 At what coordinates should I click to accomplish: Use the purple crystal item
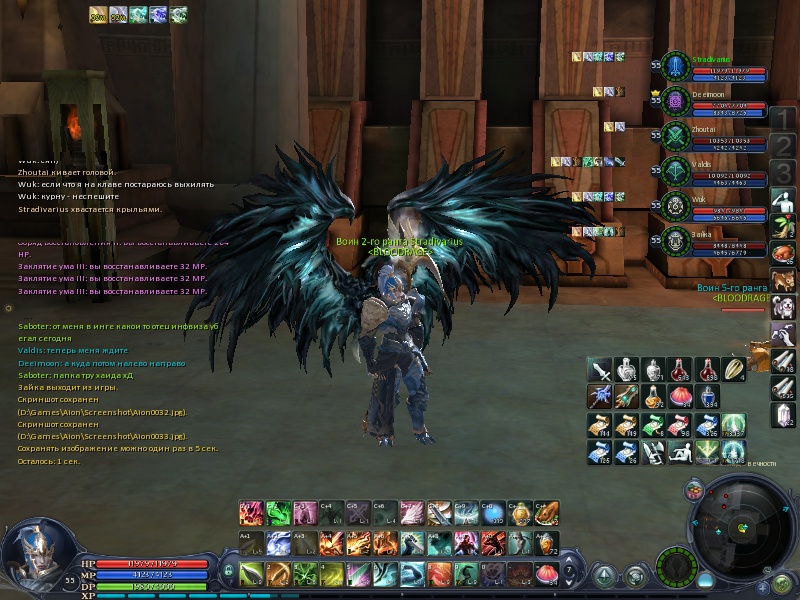pos(784,413)
